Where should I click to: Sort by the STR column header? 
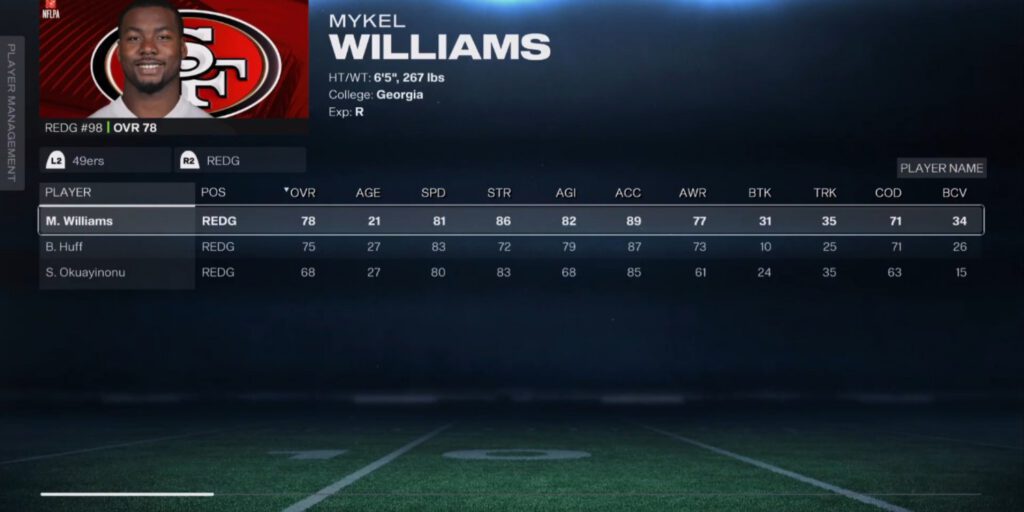tap(498, 192)
